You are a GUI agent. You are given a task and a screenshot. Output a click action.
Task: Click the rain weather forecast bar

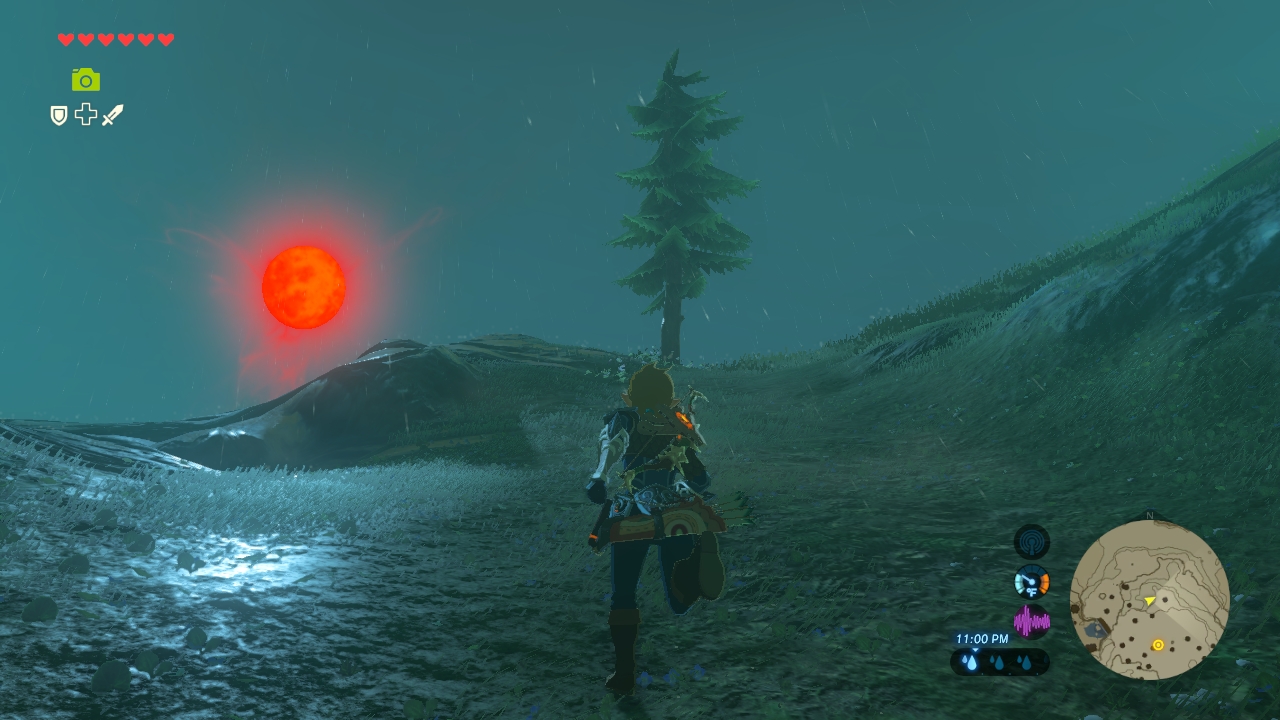[999, 662]
